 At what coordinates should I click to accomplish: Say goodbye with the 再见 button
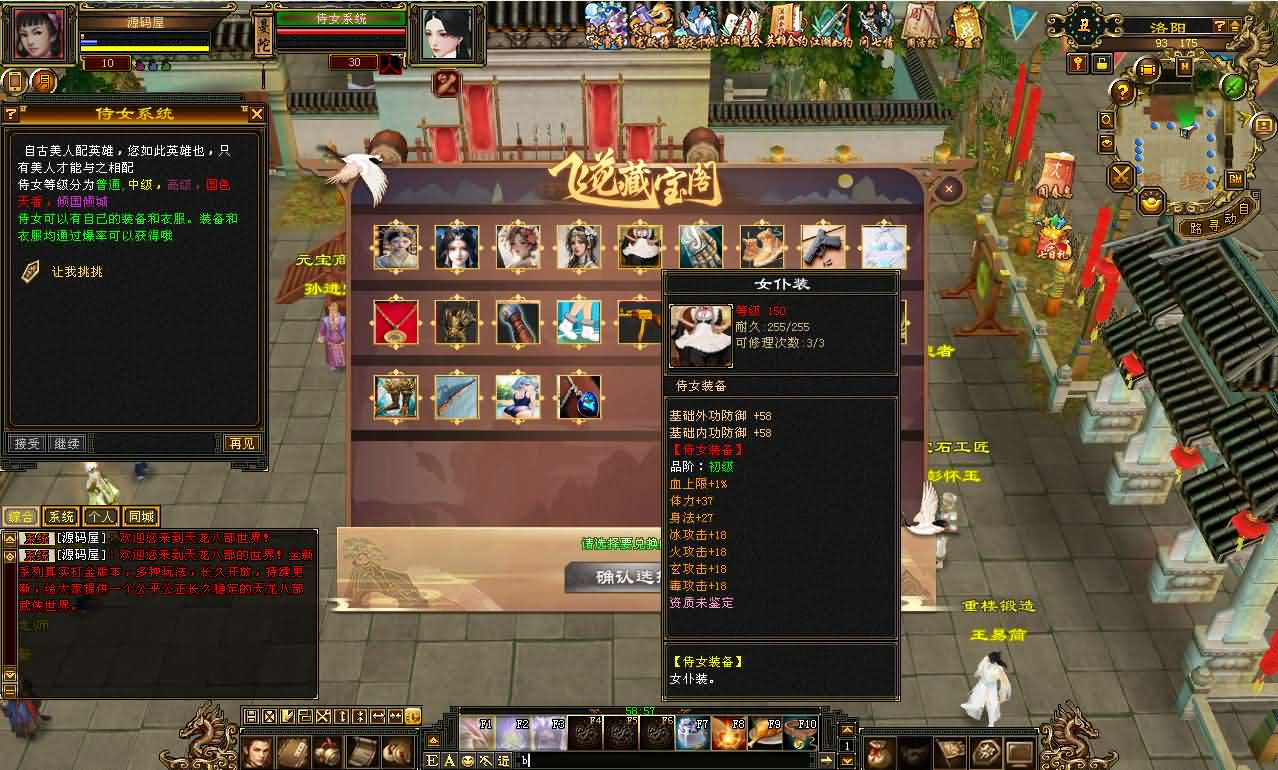click(x=241, y=443)
